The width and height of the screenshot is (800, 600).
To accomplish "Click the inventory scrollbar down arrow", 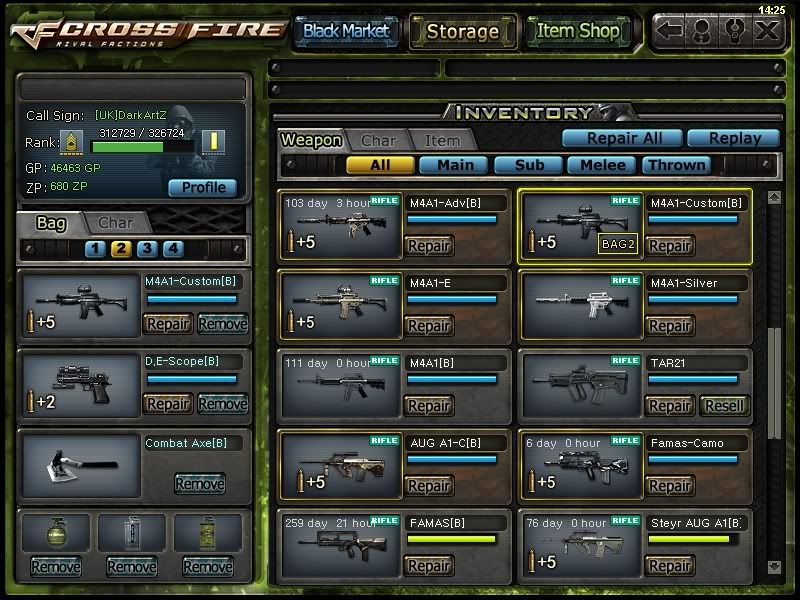I will [x=774, y=567].
